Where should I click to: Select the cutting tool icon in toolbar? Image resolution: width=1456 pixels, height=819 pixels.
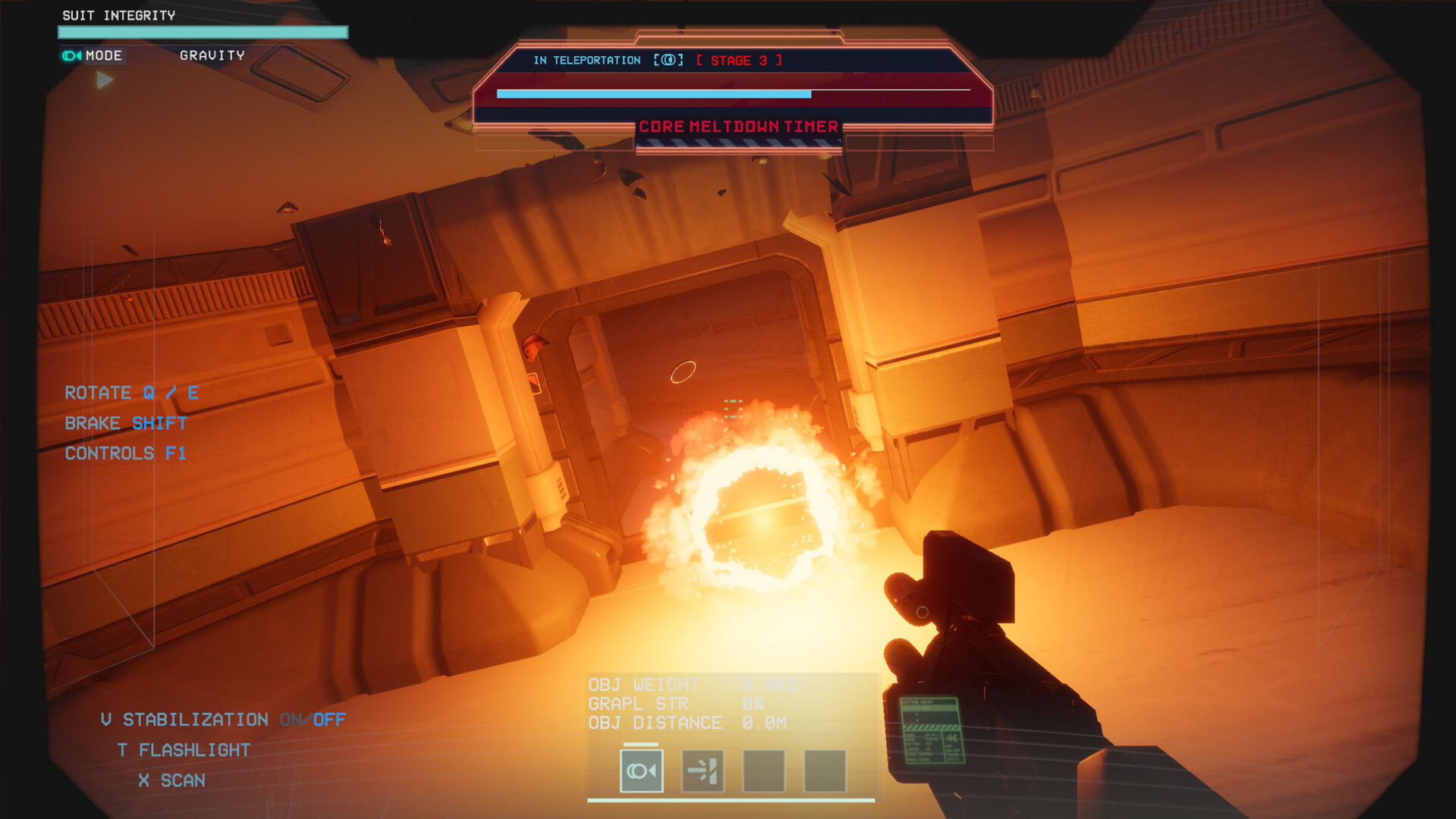coord(702,770)
